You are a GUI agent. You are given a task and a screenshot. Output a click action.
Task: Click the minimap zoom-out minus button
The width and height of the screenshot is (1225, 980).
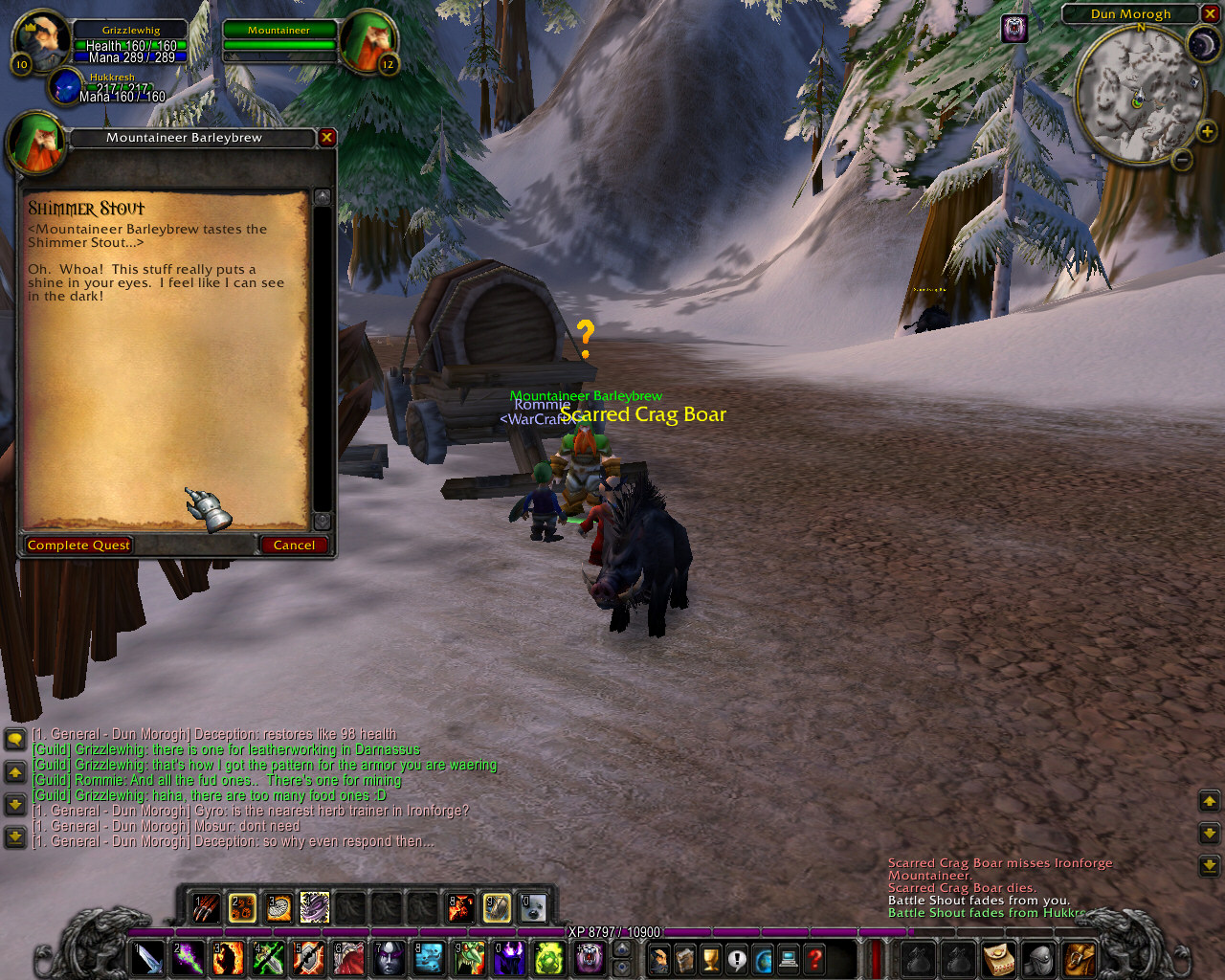pyautogui.click(x=1182, y=160)
